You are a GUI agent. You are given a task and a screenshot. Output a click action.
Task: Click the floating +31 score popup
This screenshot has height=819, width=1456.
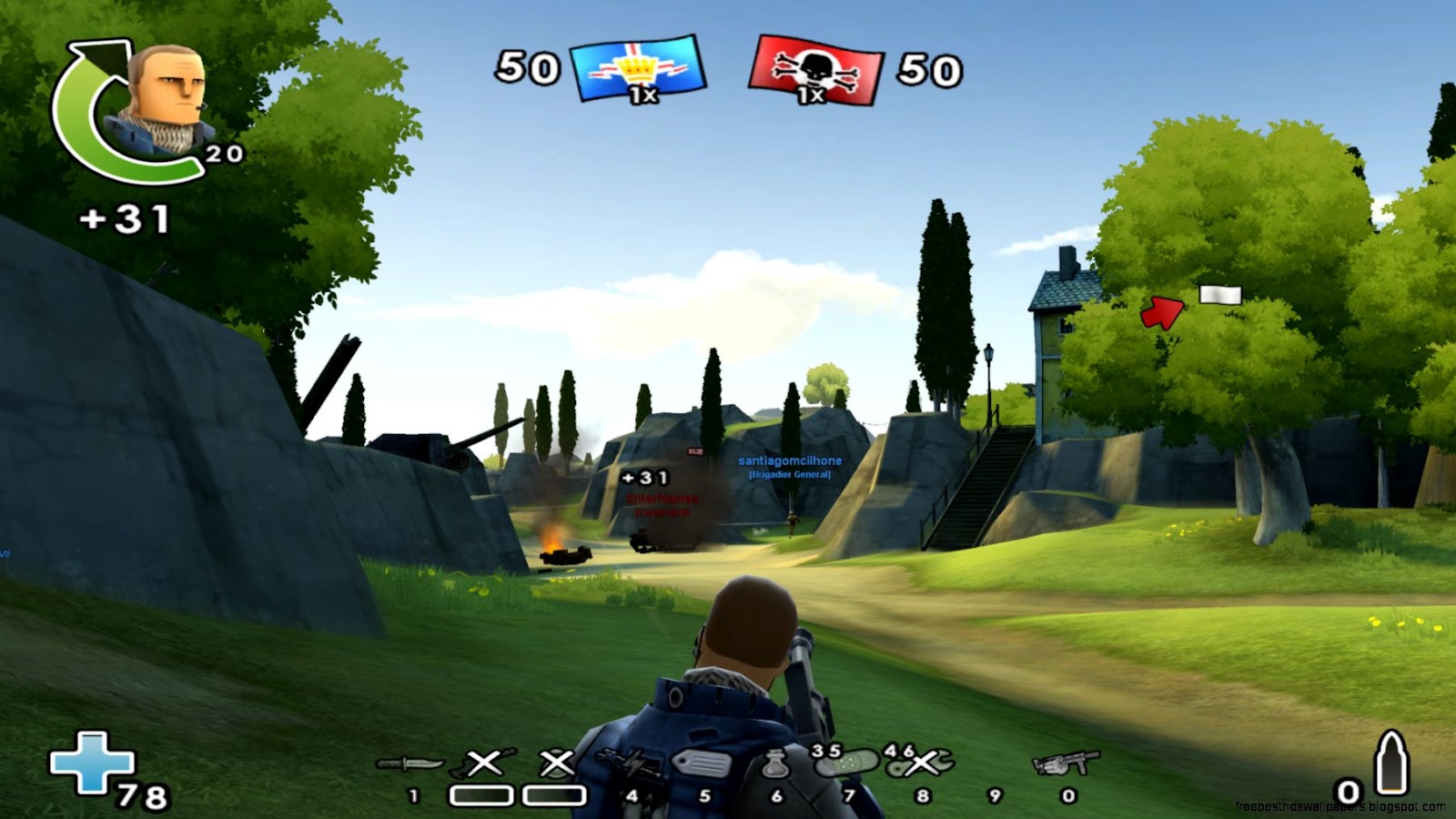(x=646, y=477)
